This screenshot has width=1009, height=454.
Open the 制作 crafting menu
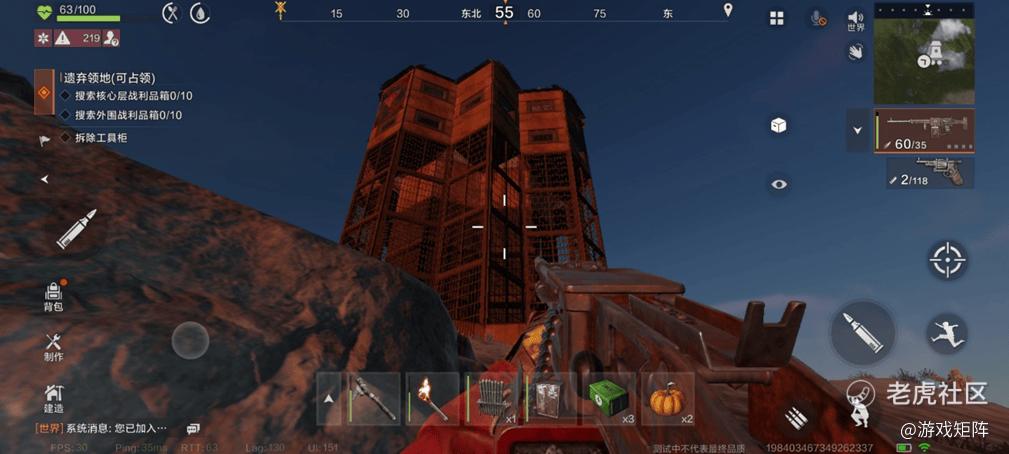[53, 346]
